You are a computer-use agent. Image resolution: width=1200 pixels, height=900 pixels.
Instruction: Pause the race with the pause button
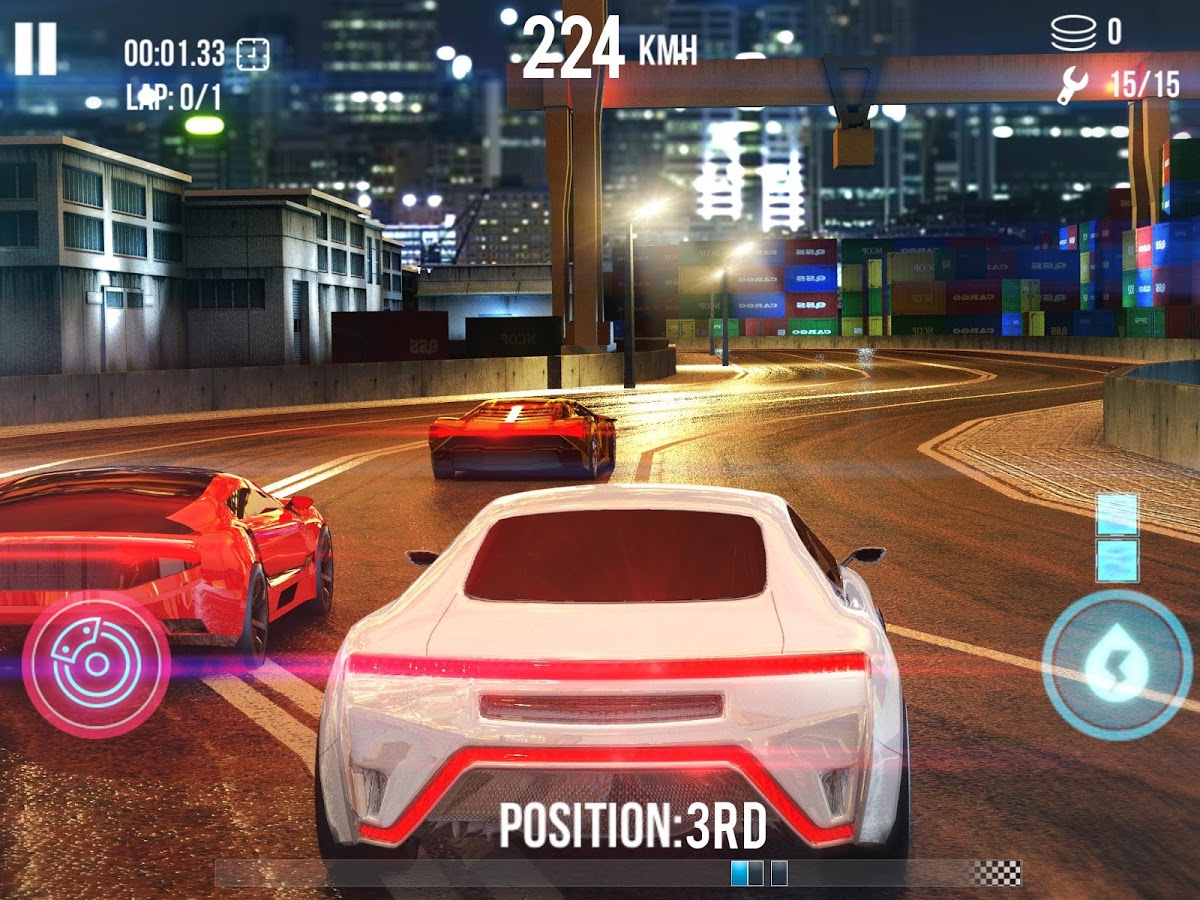tap(35, 48)
